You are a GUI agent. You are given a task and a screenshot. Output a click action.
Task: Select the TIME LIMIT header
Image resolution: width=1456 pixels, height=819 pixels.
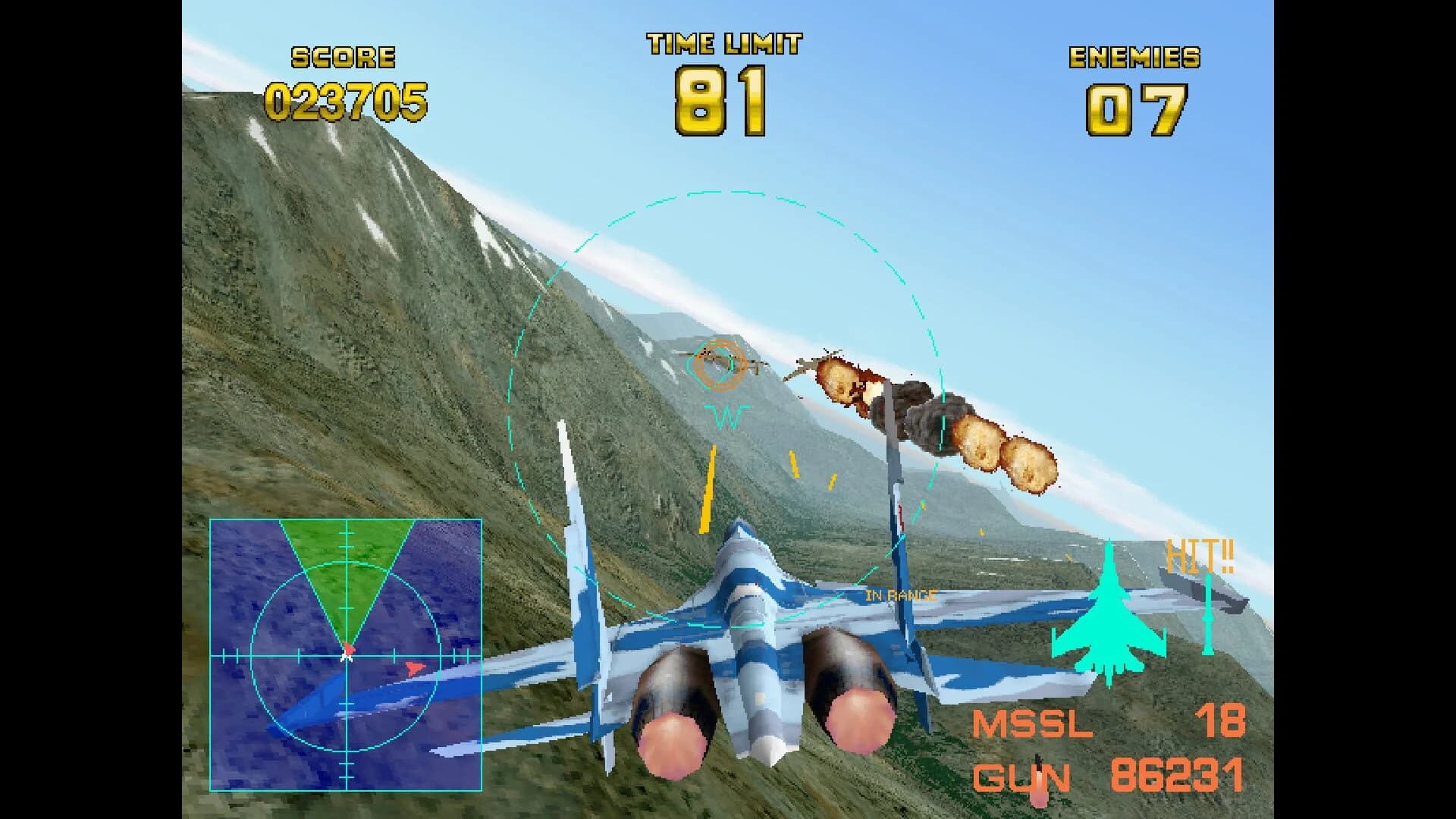(723, 43)
